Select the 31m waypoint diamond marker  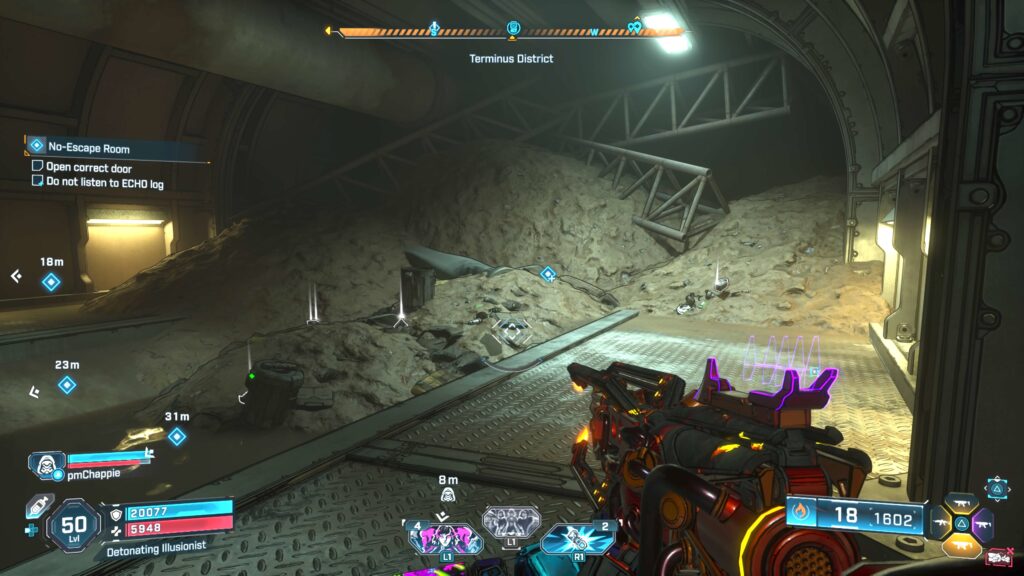click(x=177, y=436)
